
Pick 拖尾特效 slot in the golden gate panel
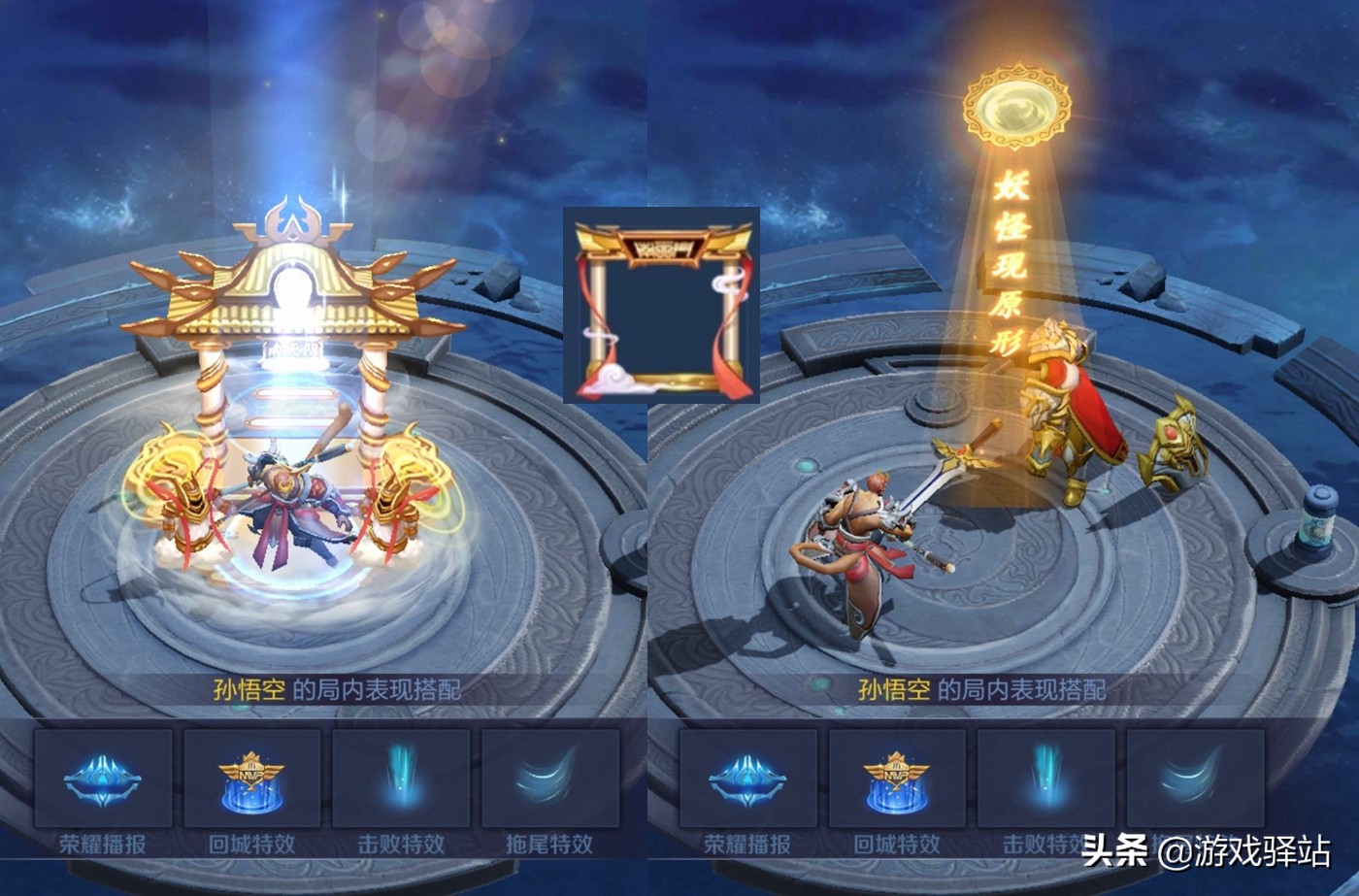[x=549, y=779]
